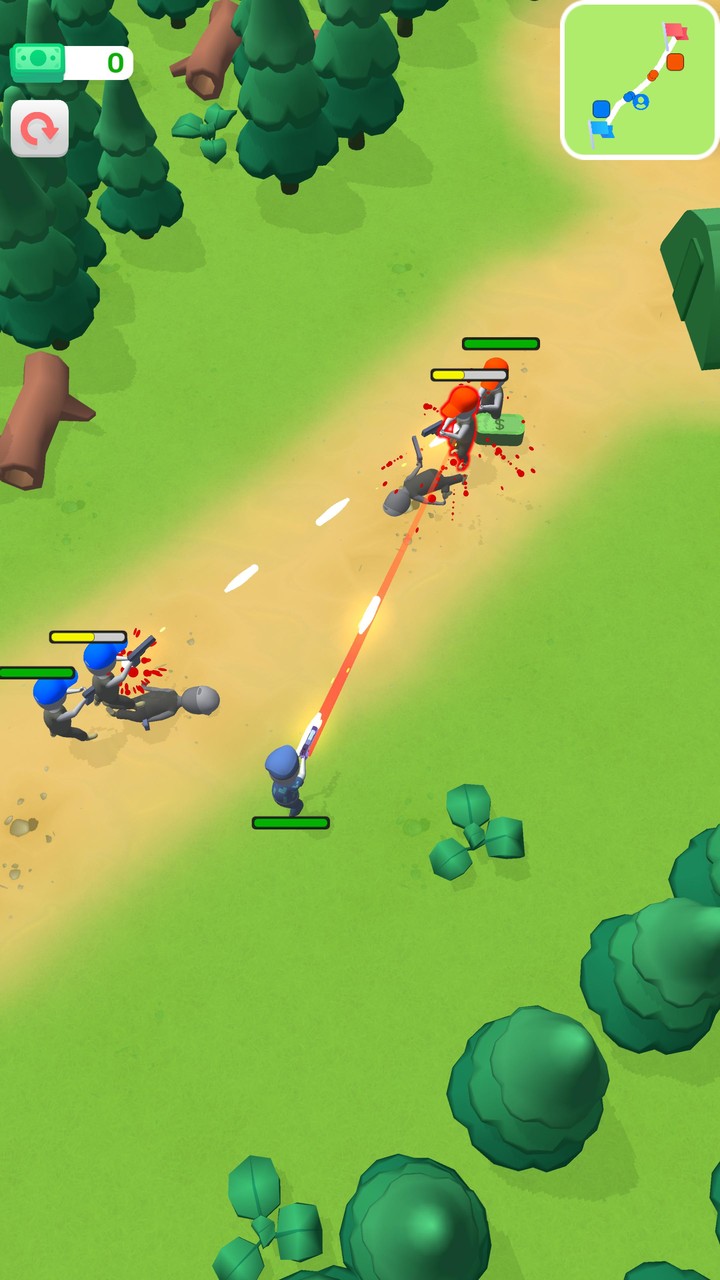720x1280 pixels.
Task: Open the minimap in the corner
Action: pos(640,80)
